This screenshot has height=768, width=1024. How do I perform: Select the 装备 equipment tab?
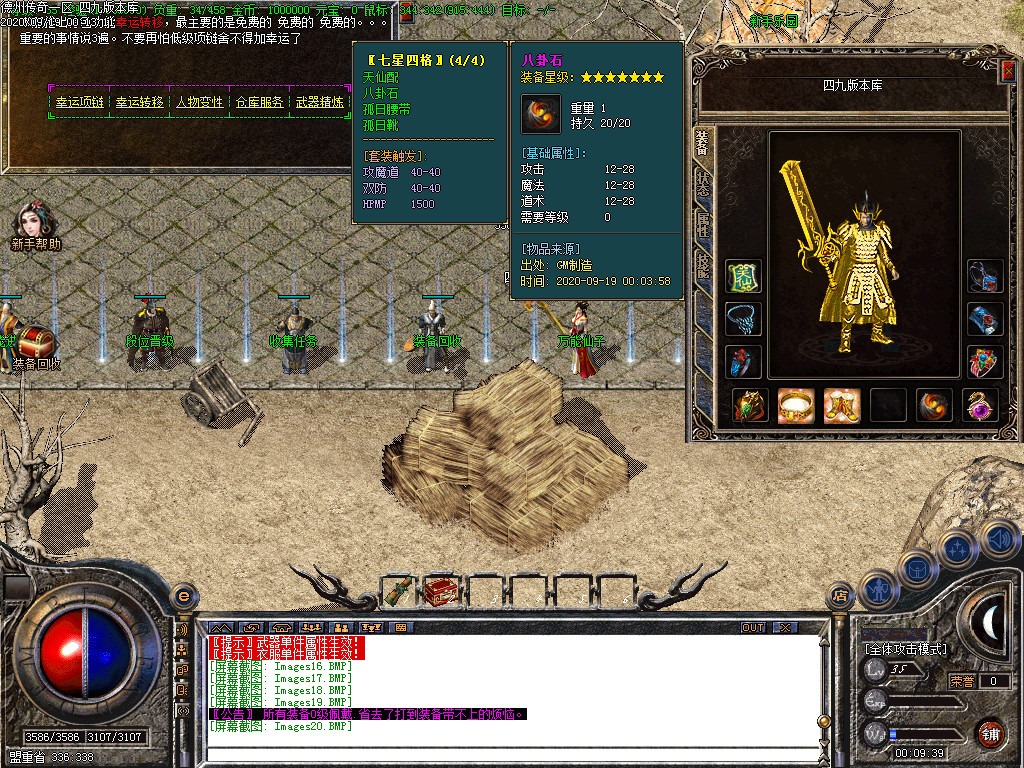(x=703, y=145)
